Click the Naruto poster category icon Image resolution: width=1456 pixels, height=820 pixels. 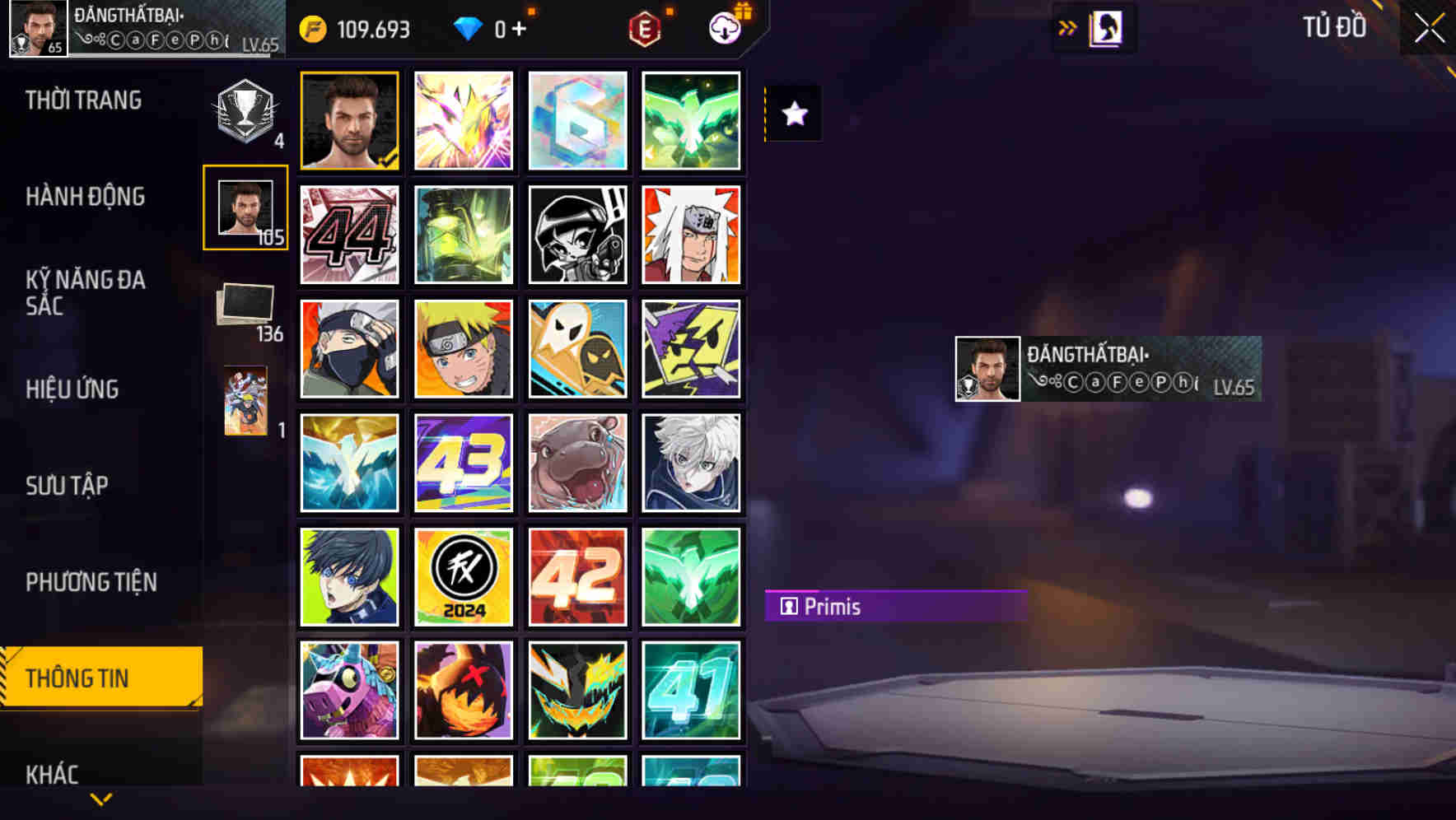point(245,401)
